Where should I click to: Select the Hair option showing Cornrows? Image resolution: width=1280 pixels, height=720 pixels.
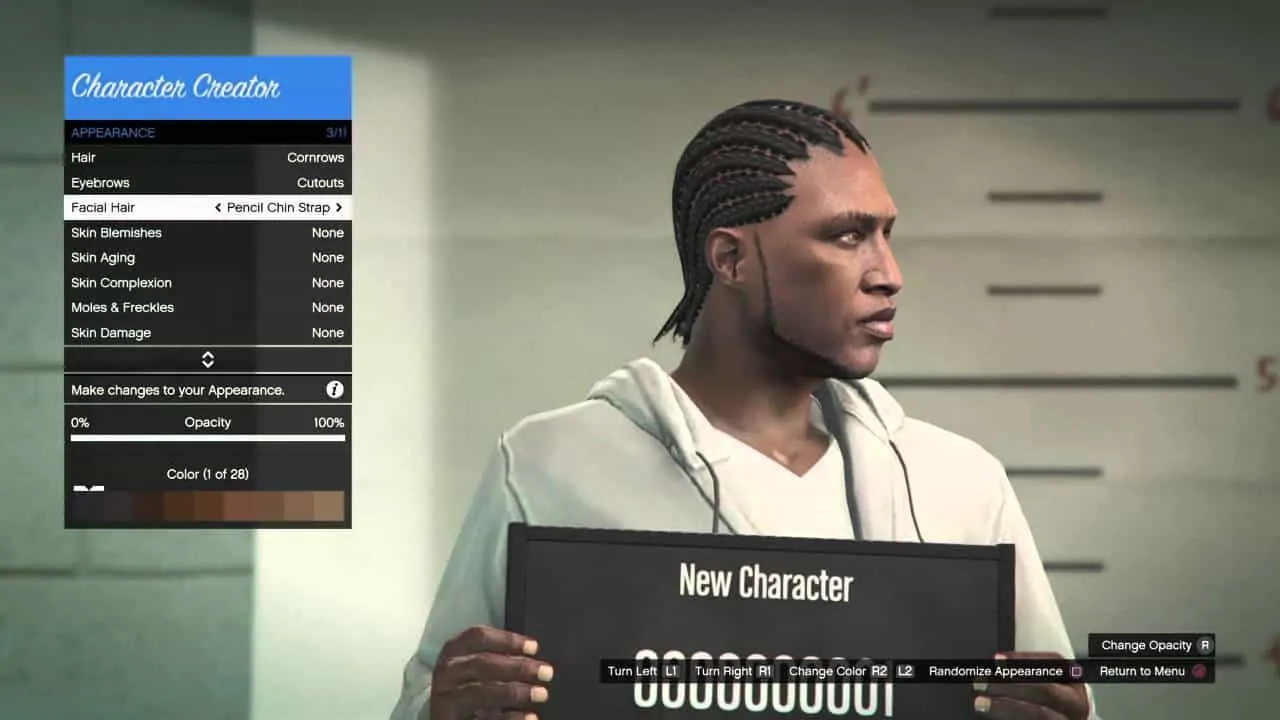[207, 157]
